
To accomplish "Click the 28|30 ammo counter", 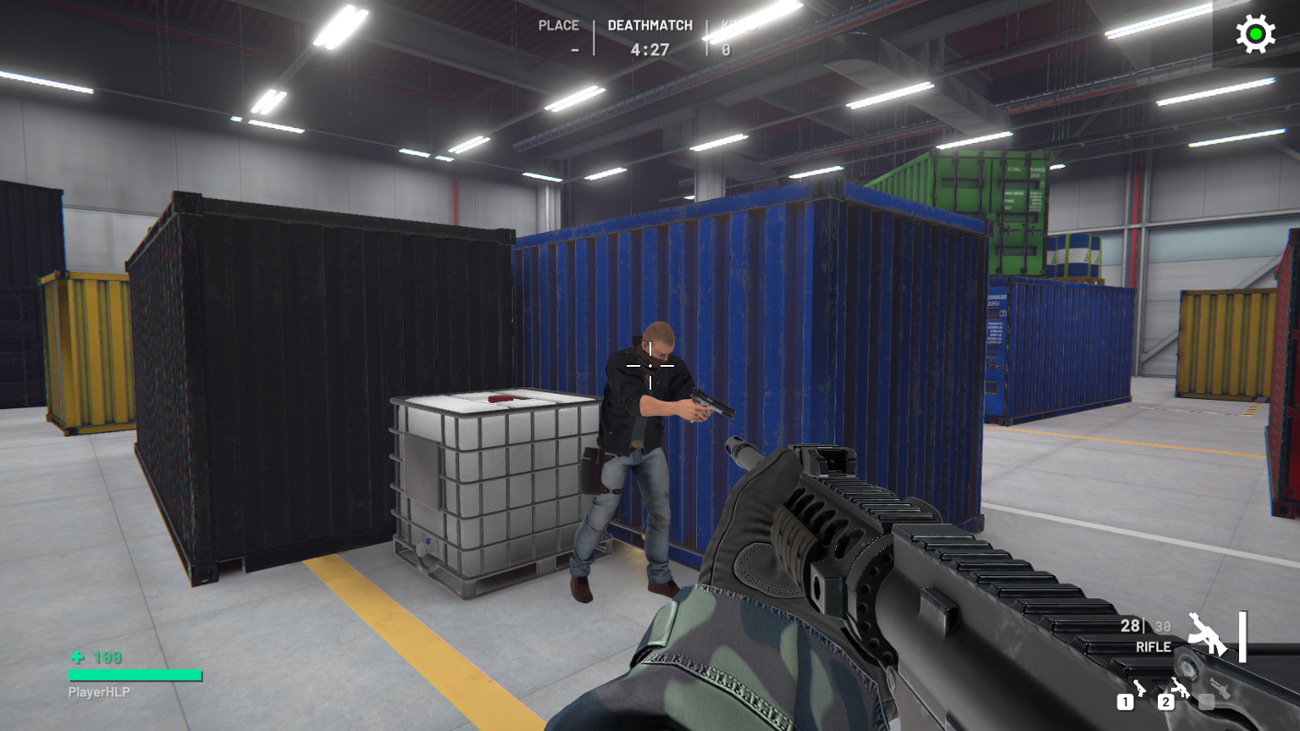I will coord(1145,625).
